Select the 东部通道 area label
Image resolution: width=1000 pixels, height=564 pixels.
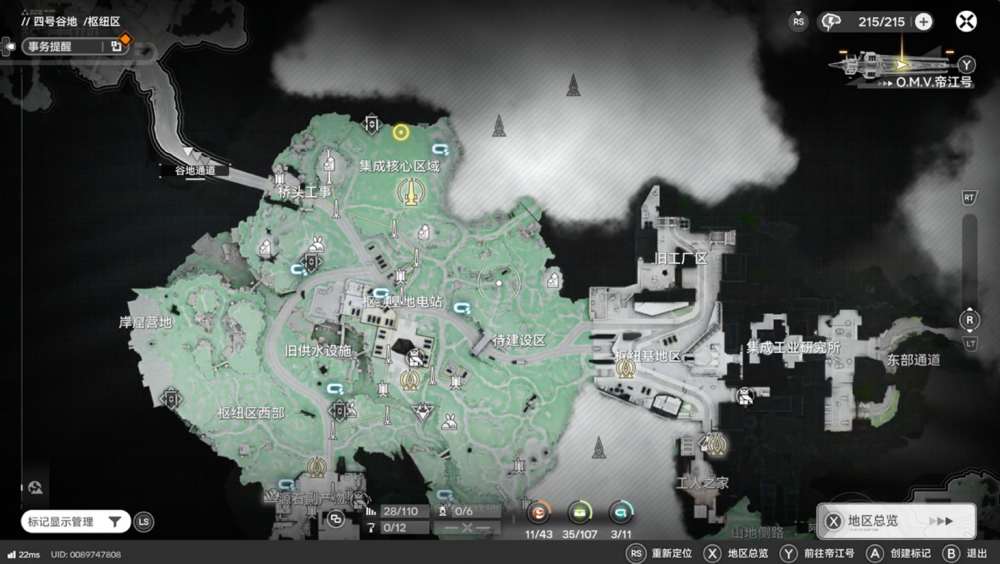tap(912, 360)
